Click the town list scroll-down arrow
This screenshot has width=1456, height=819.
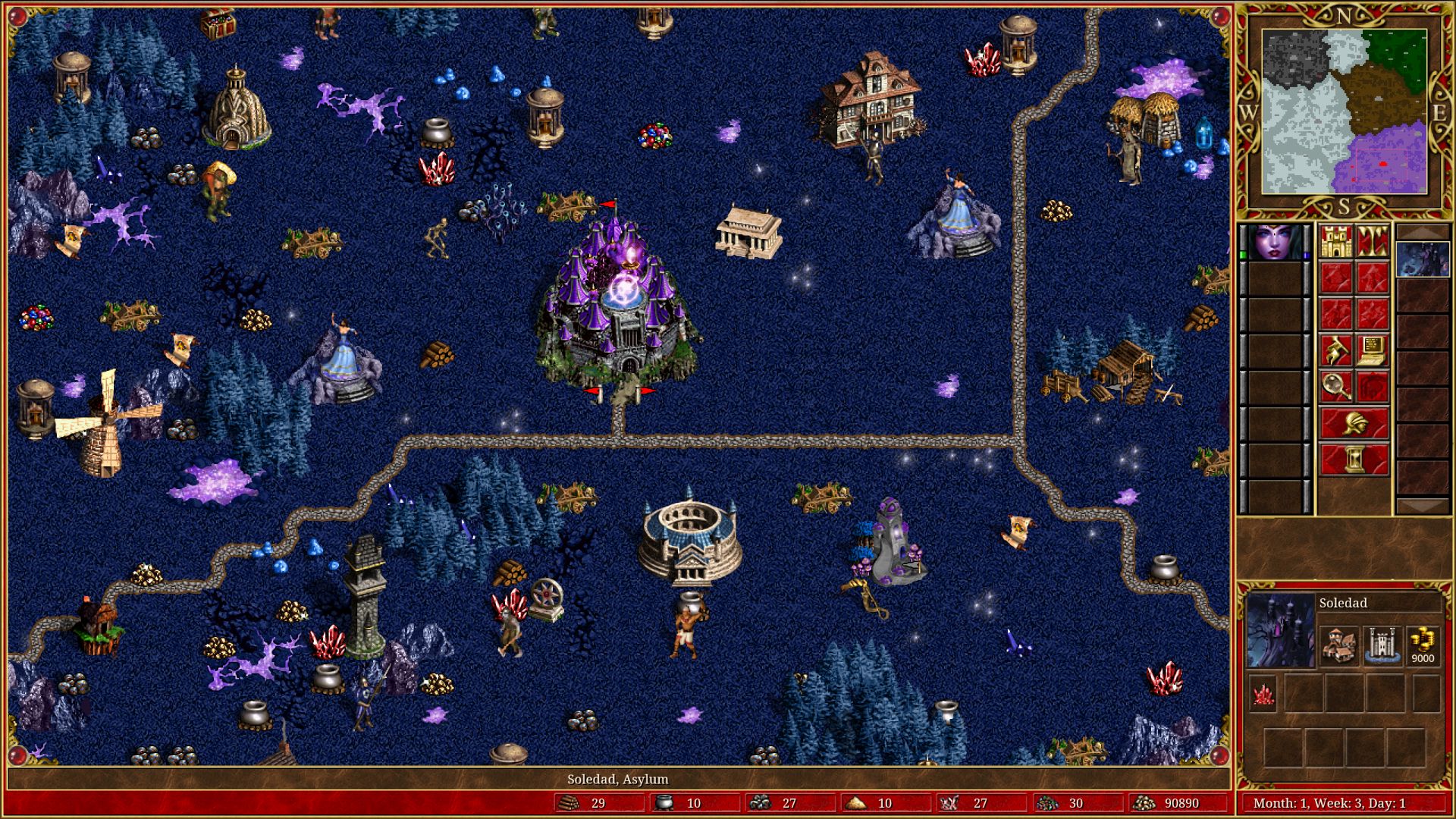(1423, 506)
